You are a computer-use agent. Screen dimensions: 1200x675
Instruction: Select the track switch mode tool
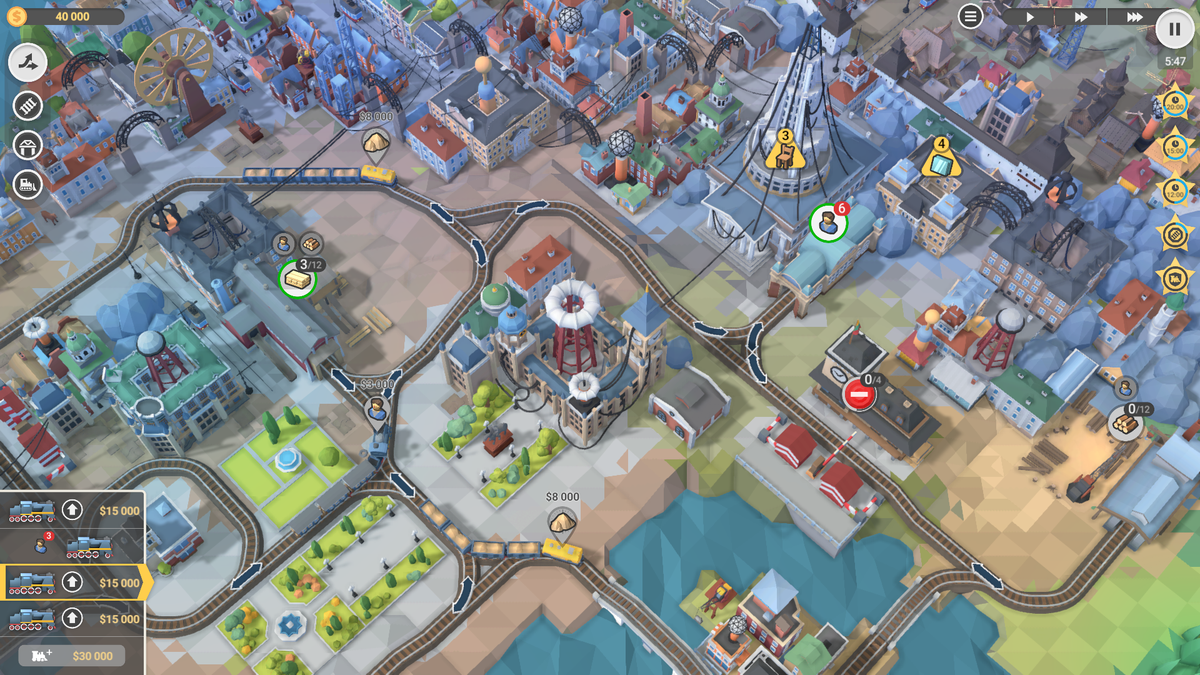[28, 63]
